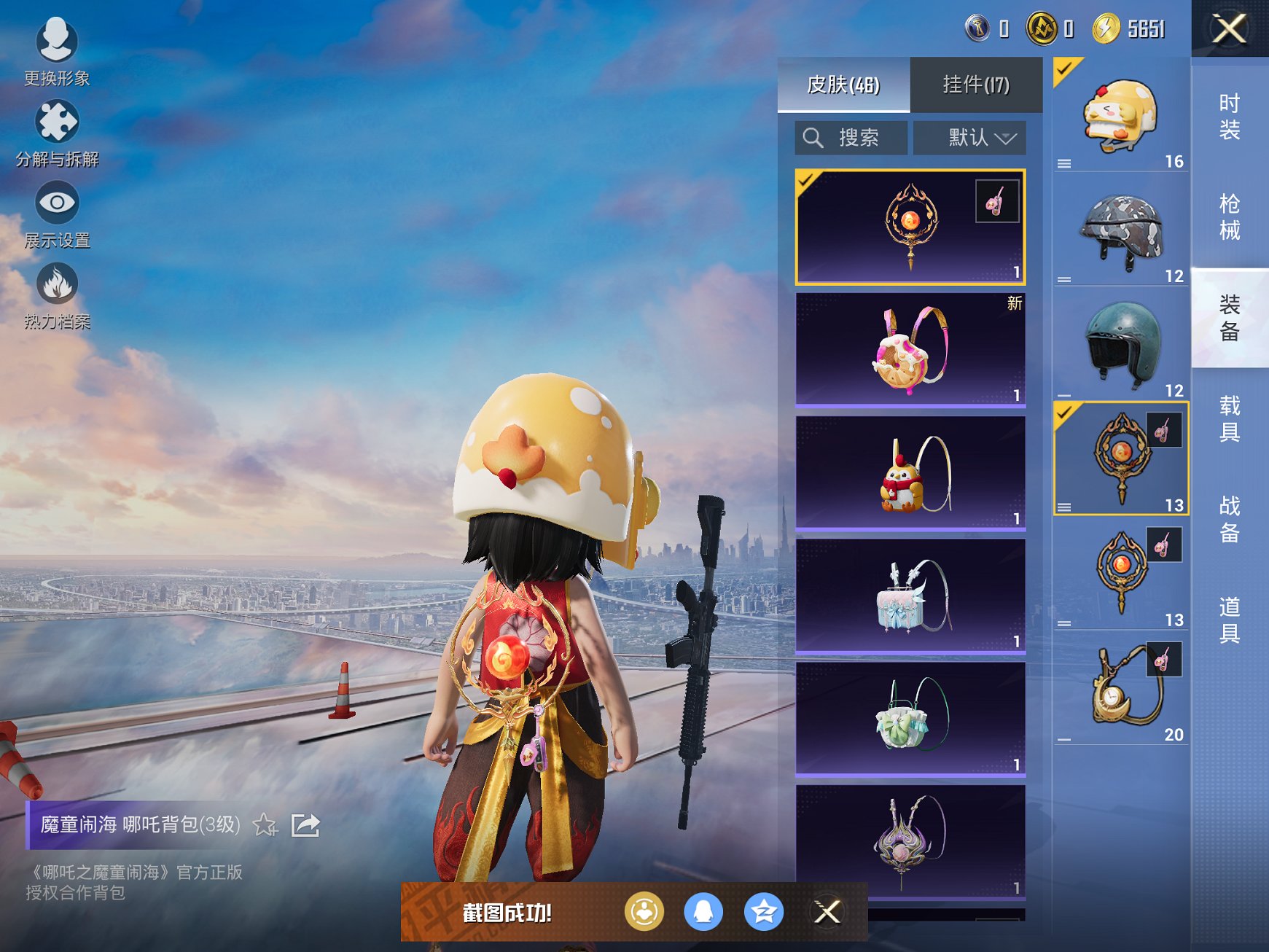This screenshot has height=952, width=1269.
Task: Select the pink and blue bow backpack skin
Action: click(x=910, y=595)
